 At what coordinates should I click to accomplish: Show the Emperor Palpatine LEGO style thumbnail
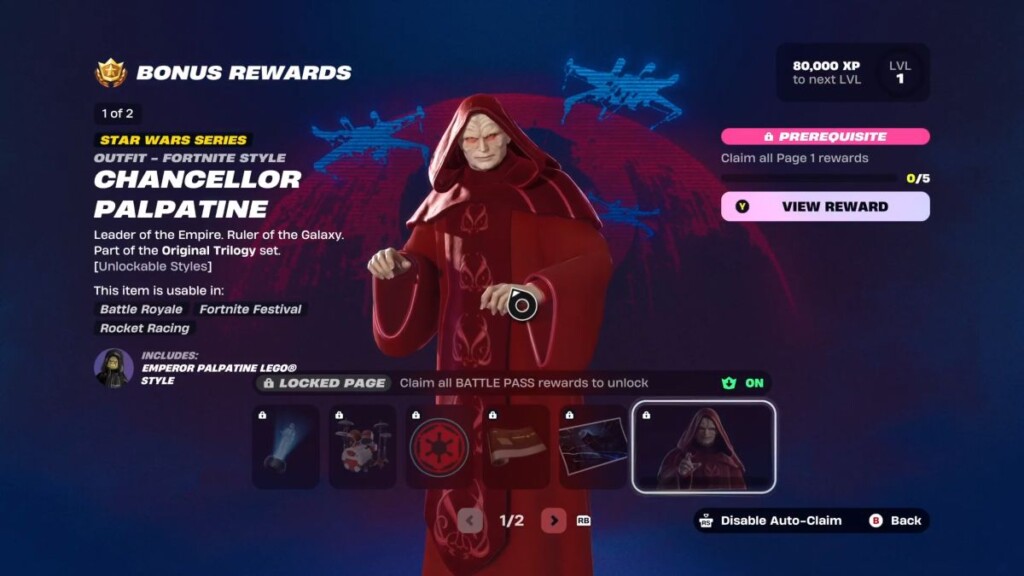[x=113, y=367]
